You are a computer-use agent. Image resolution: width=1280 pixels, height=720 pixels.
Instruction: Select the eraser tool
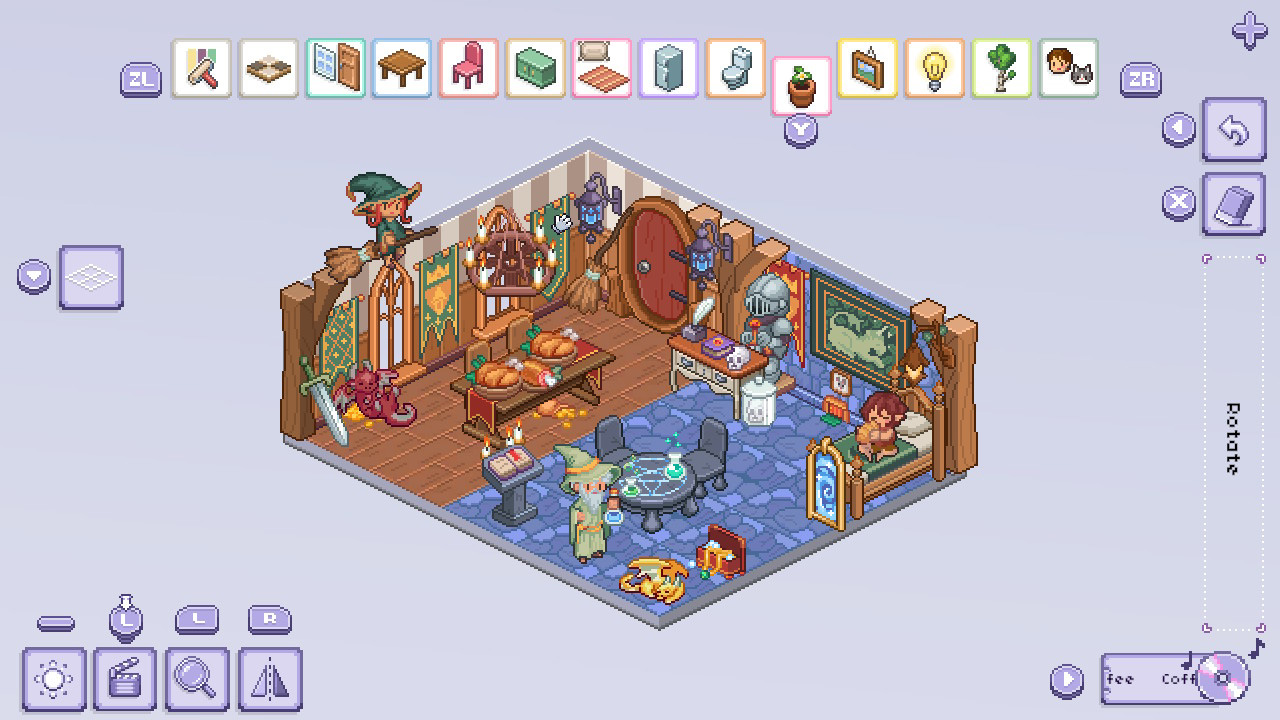1233,203
